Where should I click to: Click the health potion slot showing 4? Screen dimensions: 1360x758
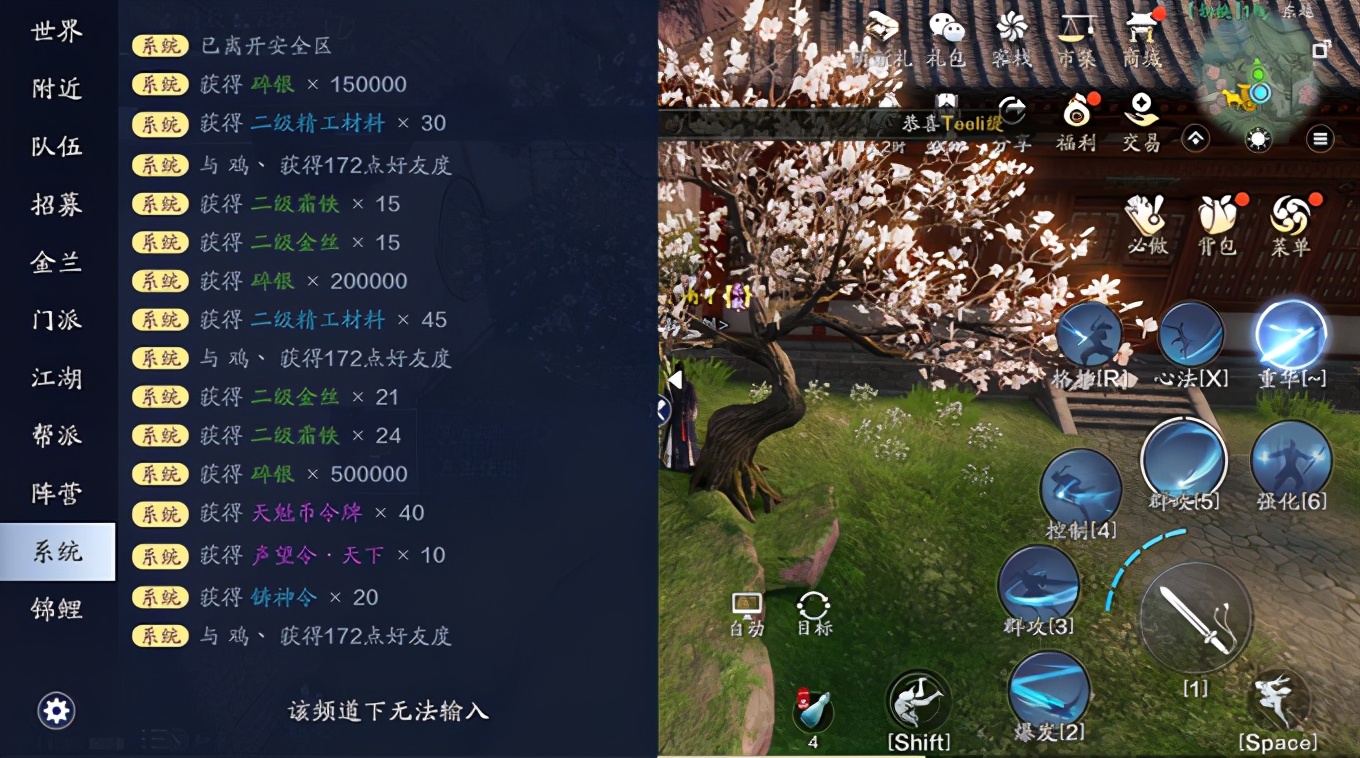pos(812,710)
